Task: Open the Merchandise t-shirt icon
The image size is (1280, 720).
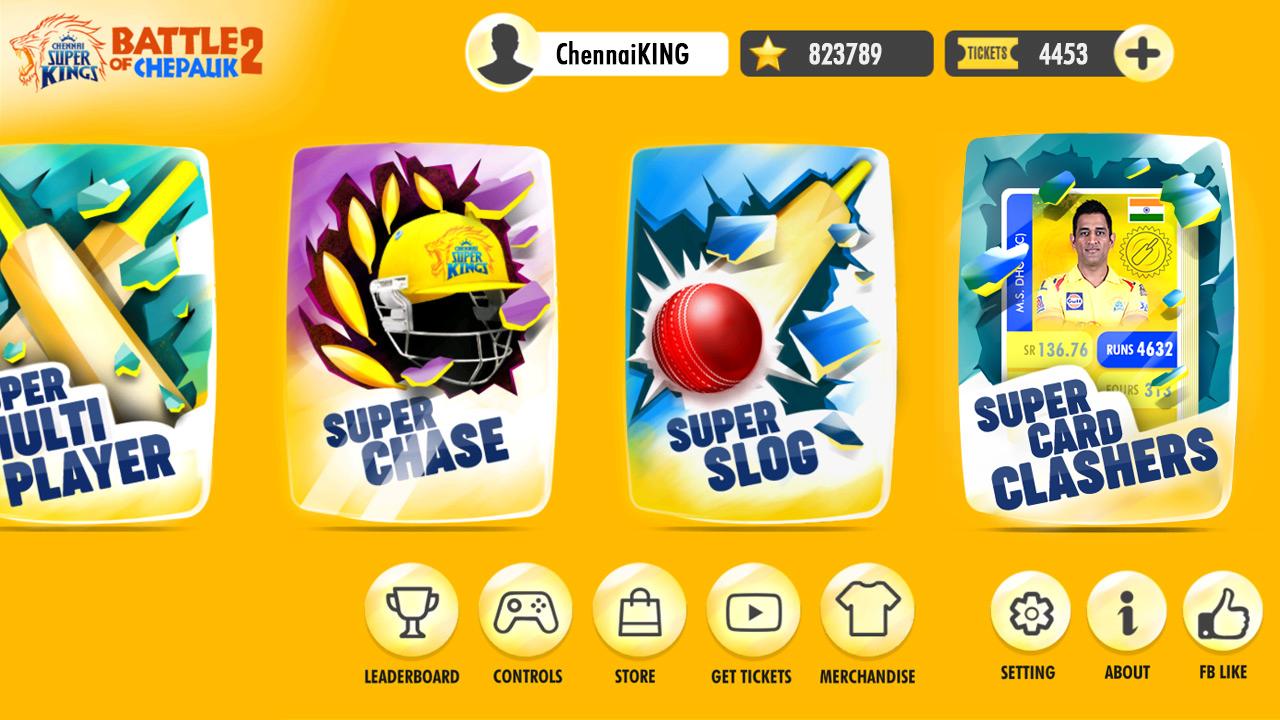Action: [867, 610]
